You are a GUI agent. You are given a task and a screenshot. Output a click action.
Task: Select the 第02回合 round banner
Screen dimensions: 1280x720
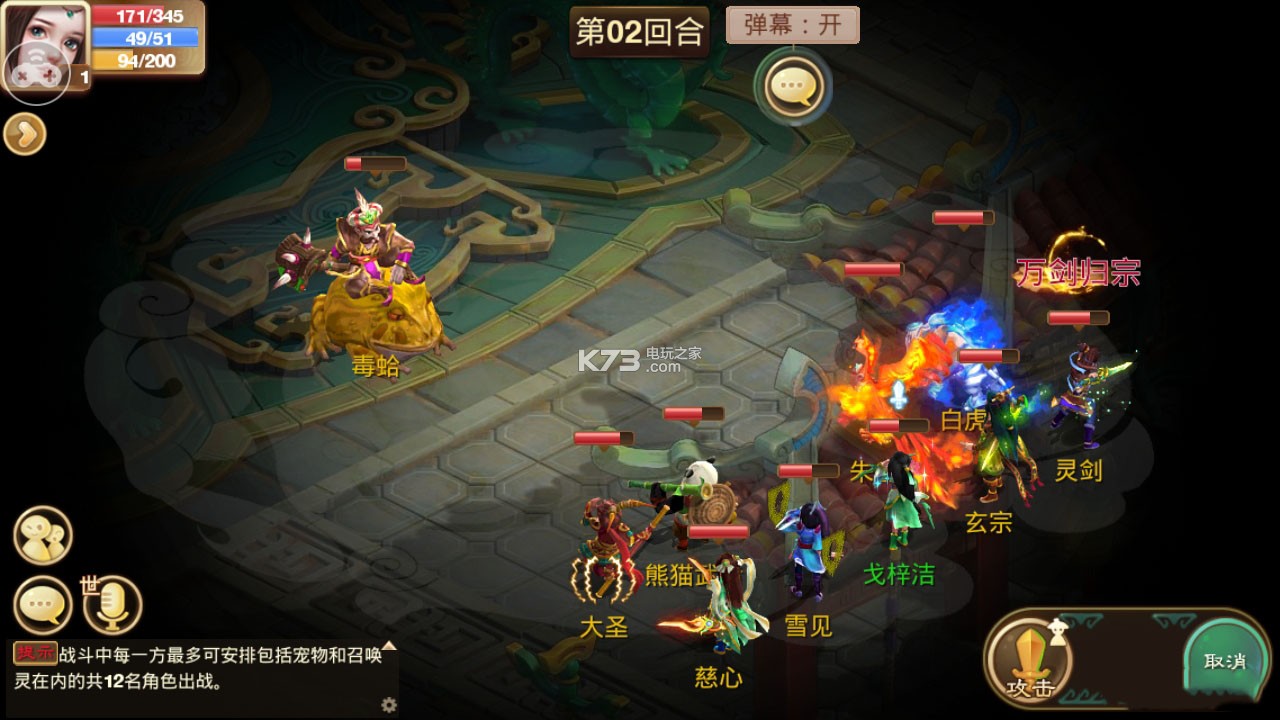click(638, 29)
